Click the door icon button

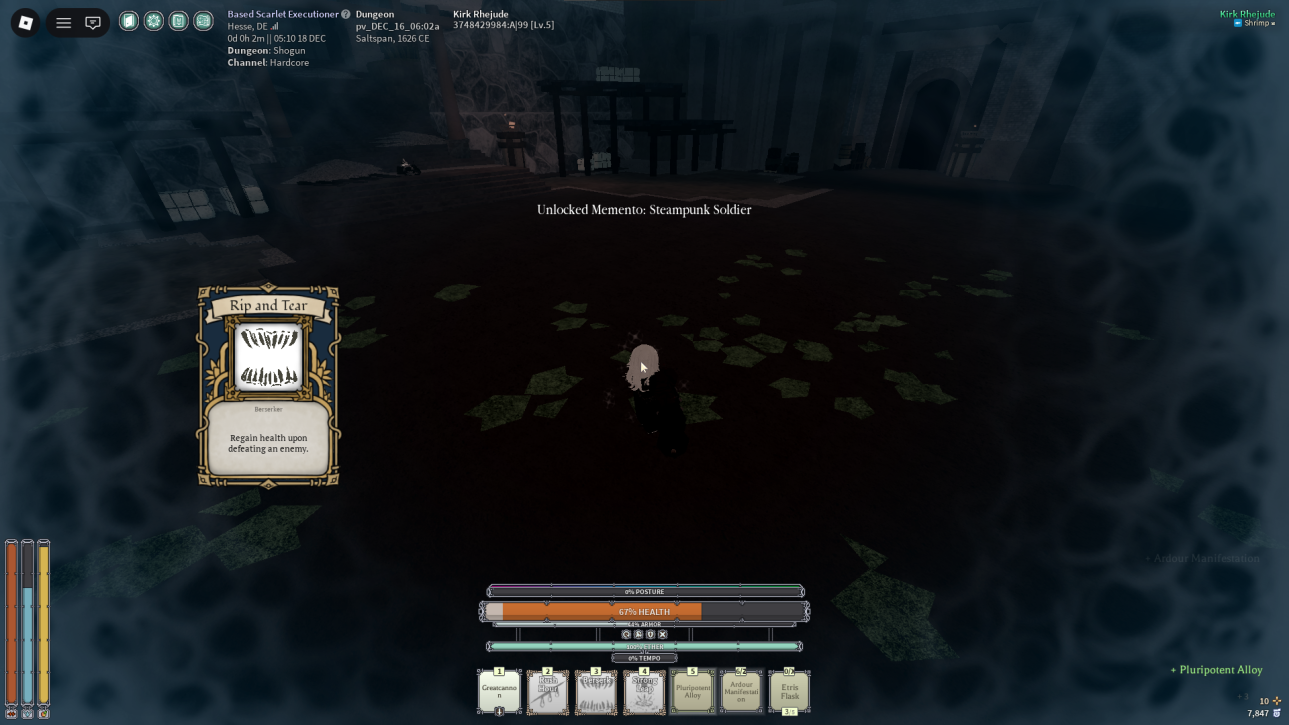129,21
